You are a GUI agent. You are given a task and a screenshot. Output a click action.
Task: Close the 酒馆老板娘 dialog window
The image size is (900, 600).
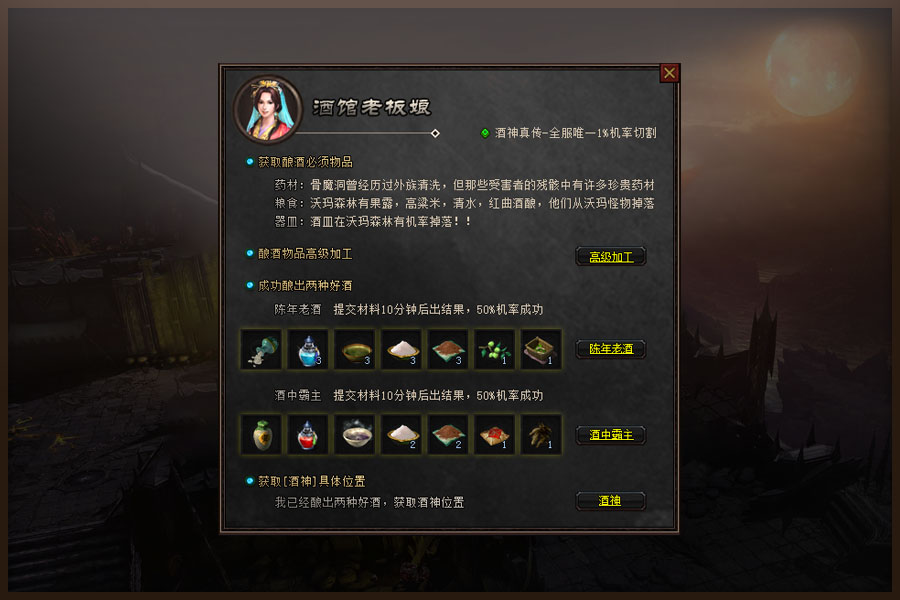click(x=670, y=73)
